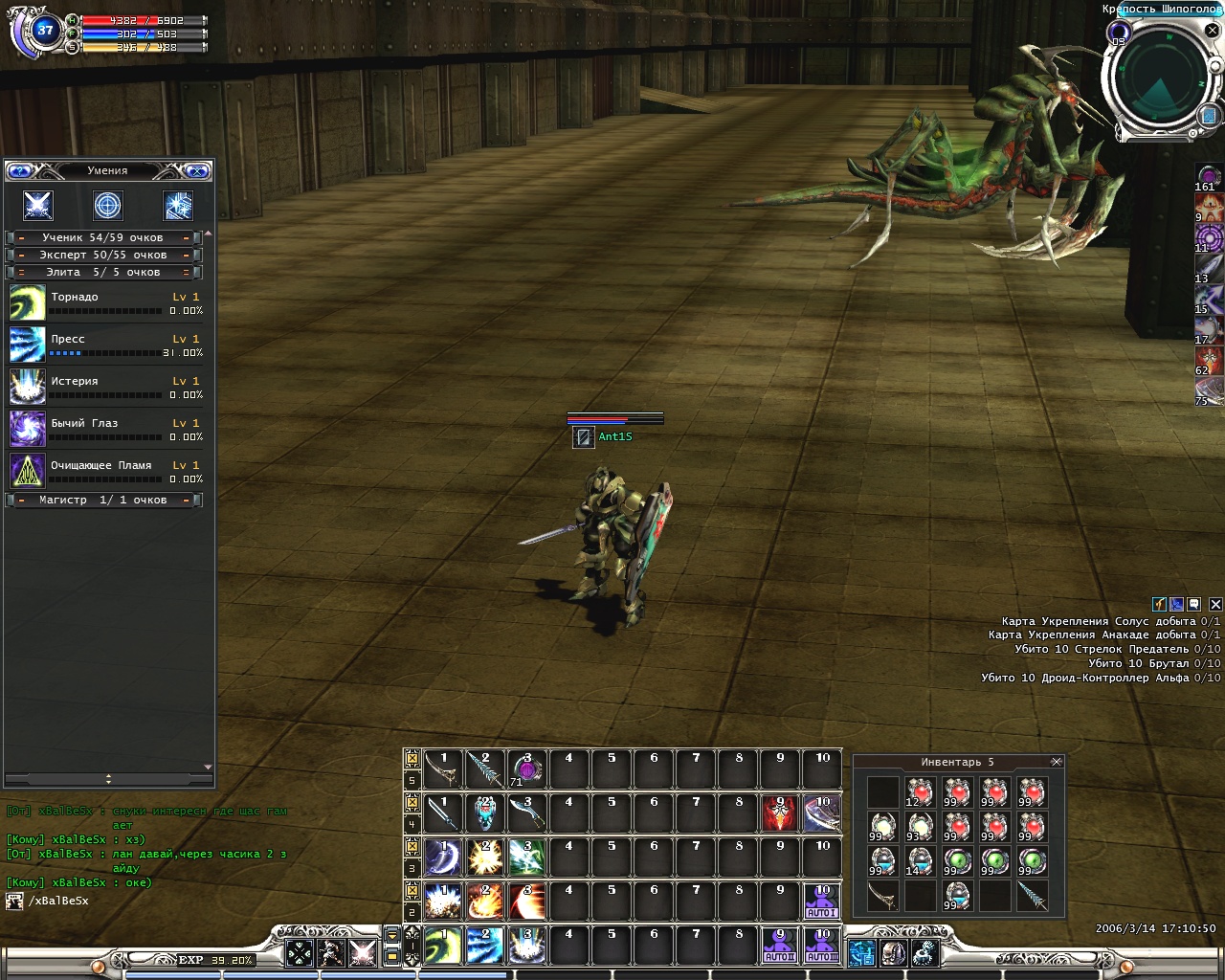
Task: Collapse the Элита 5/5 skill category
Action: pos(104,272)
